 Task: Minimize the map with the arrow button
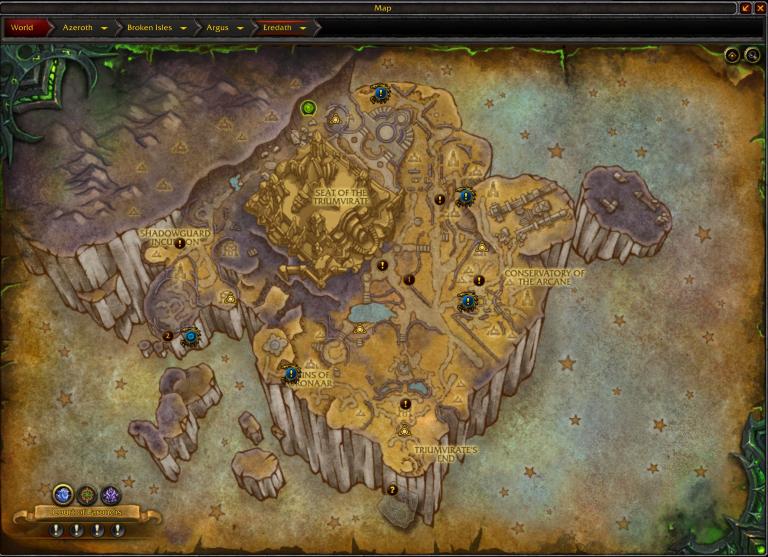pyautogui.click(x=746, y=8)
